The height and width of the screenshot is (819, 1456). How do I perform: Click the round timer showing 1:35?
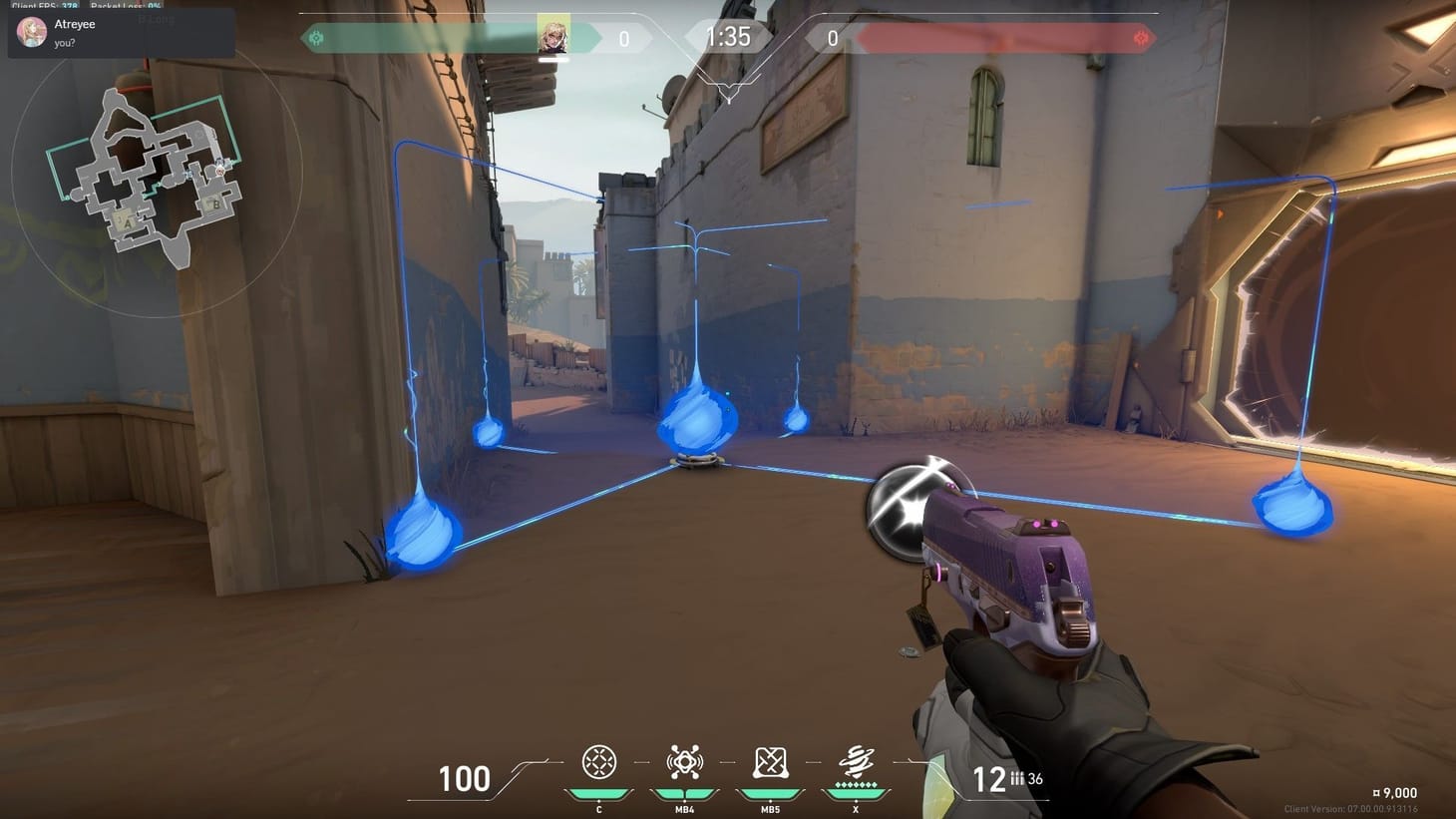(728, 38)
